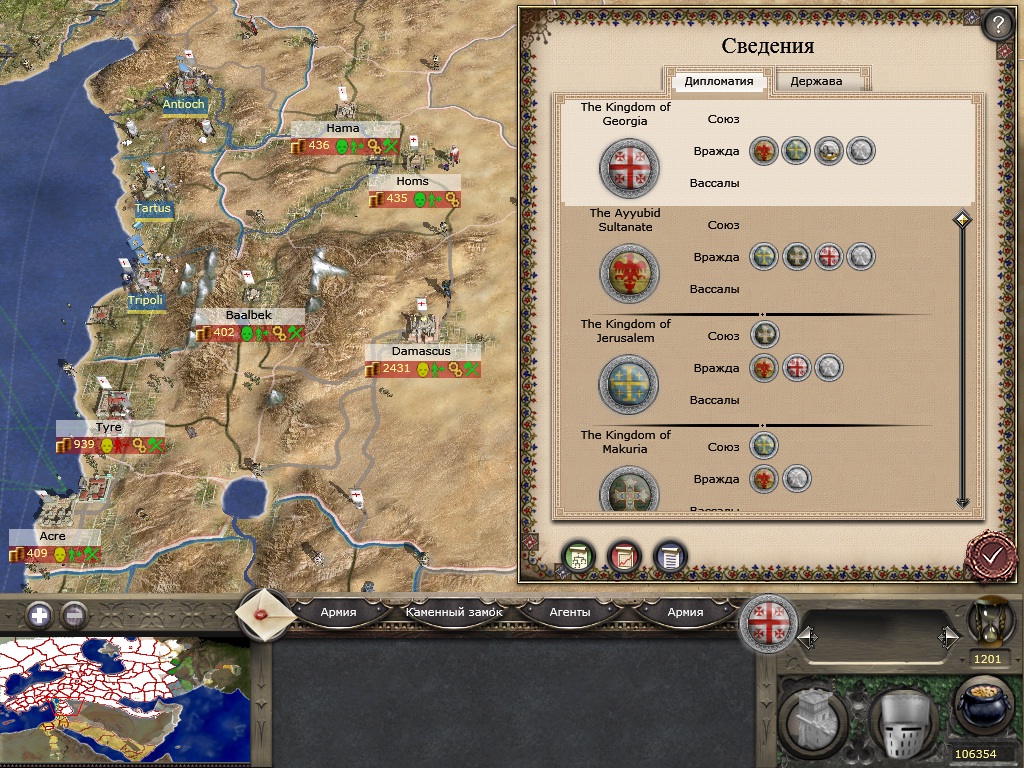Select the Kingdom of Georgia faction shield
Image resolution: width=1024 pixels, height=768 pixels.
point(629,167)
